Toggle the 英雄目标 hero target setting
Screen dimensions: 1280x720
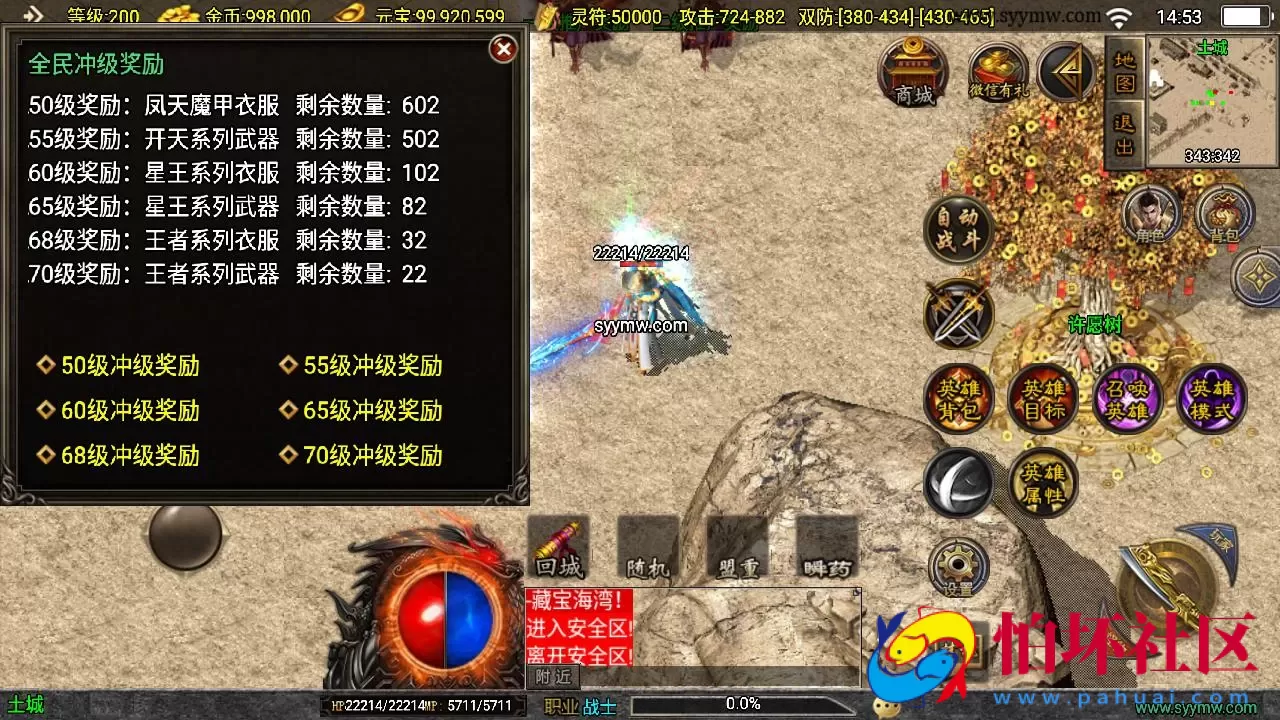pyautogui.click(x=1043, y=397)
